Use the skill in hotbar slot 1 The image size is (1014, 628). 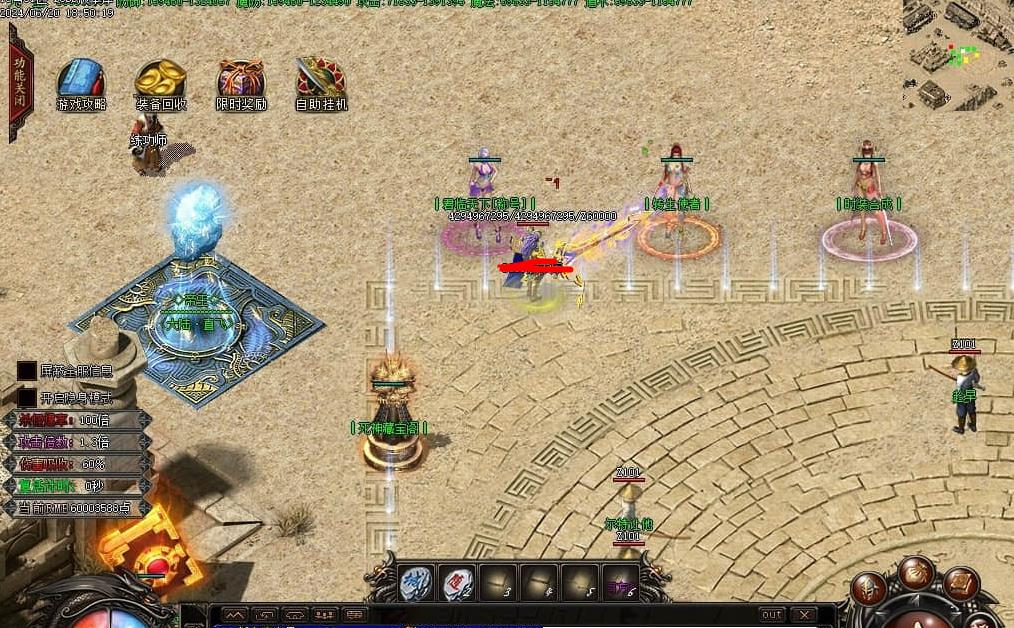pos(416,583)
